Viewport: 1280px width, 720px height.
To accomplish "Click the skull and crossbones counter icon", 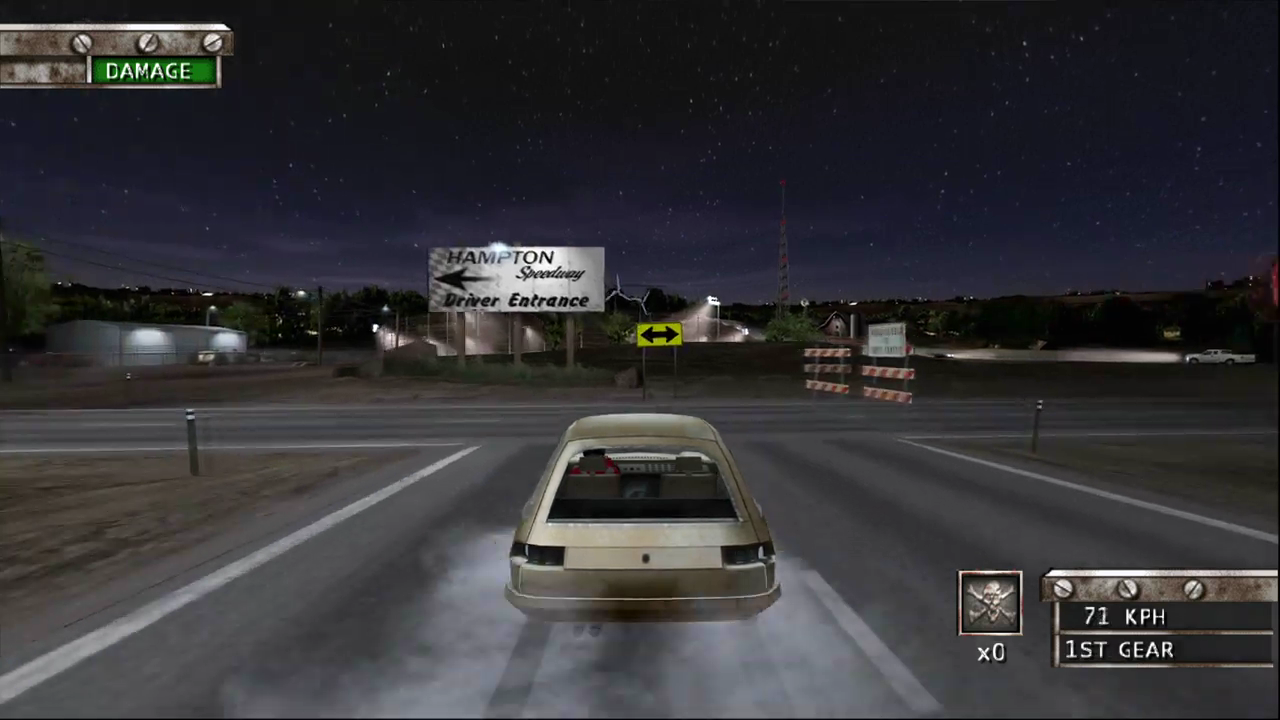I will coord(989,600).
